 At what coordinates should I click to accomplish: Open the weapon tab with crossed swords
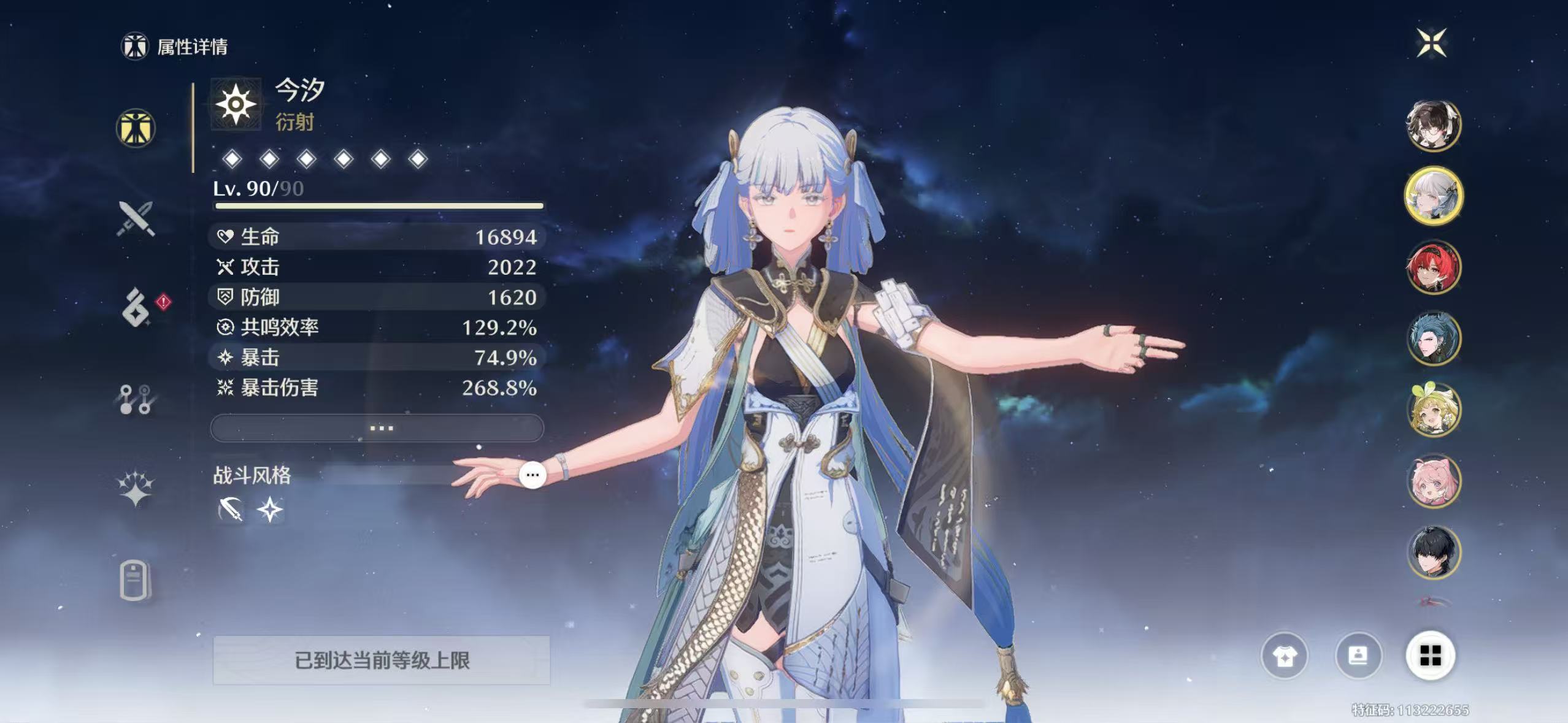click(x=136, y=218)
